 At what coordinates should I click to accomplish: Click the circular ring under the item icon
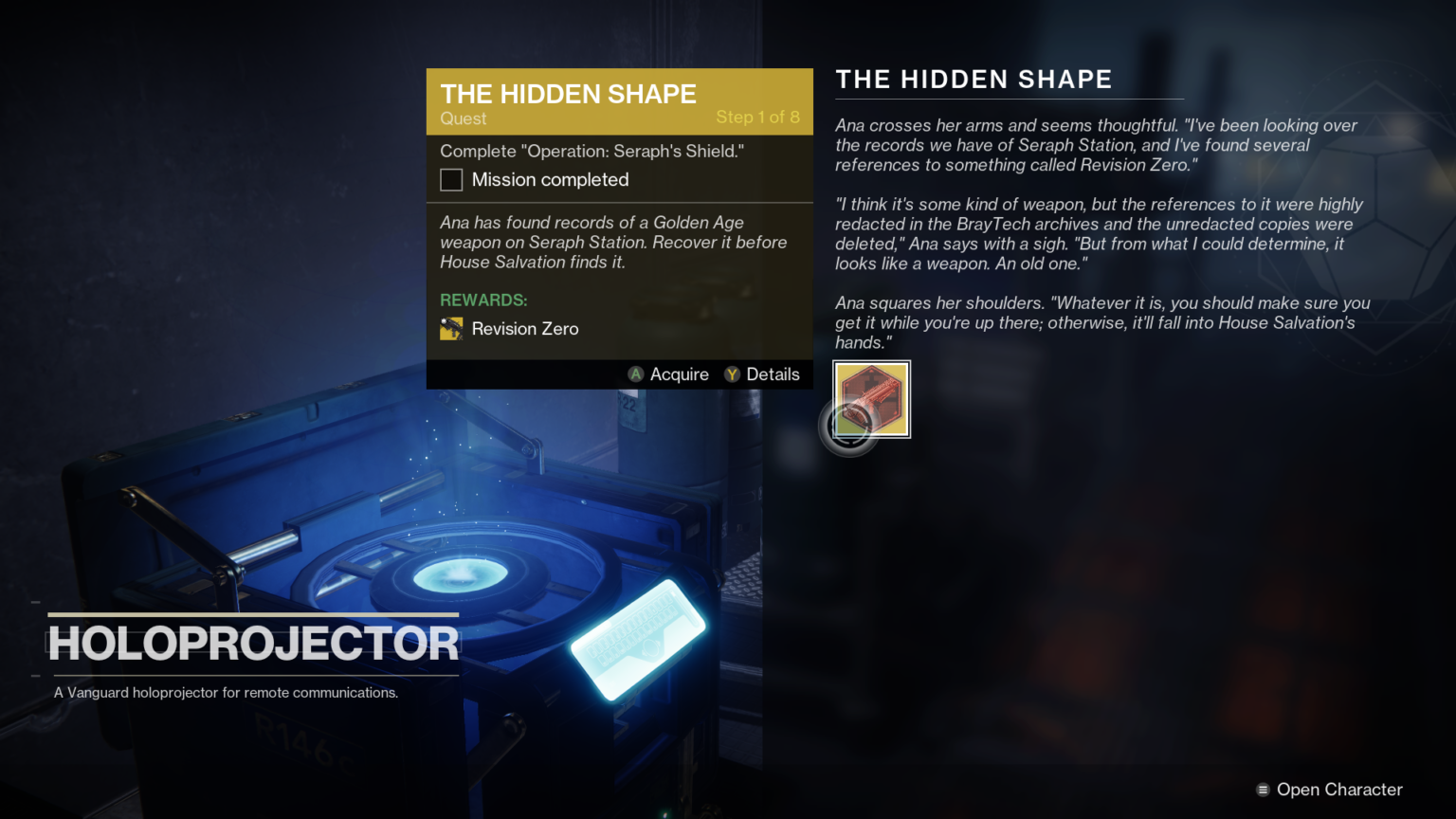(x=849, y=427)
